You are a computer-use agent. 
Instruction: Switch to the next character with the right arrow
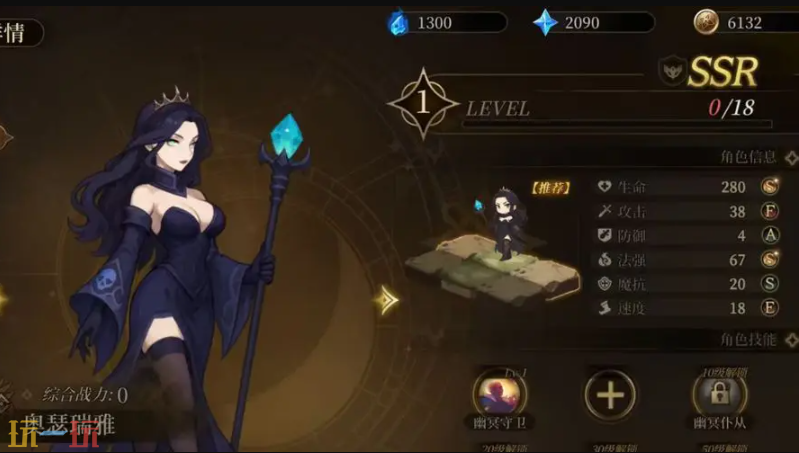pos(387,299)
